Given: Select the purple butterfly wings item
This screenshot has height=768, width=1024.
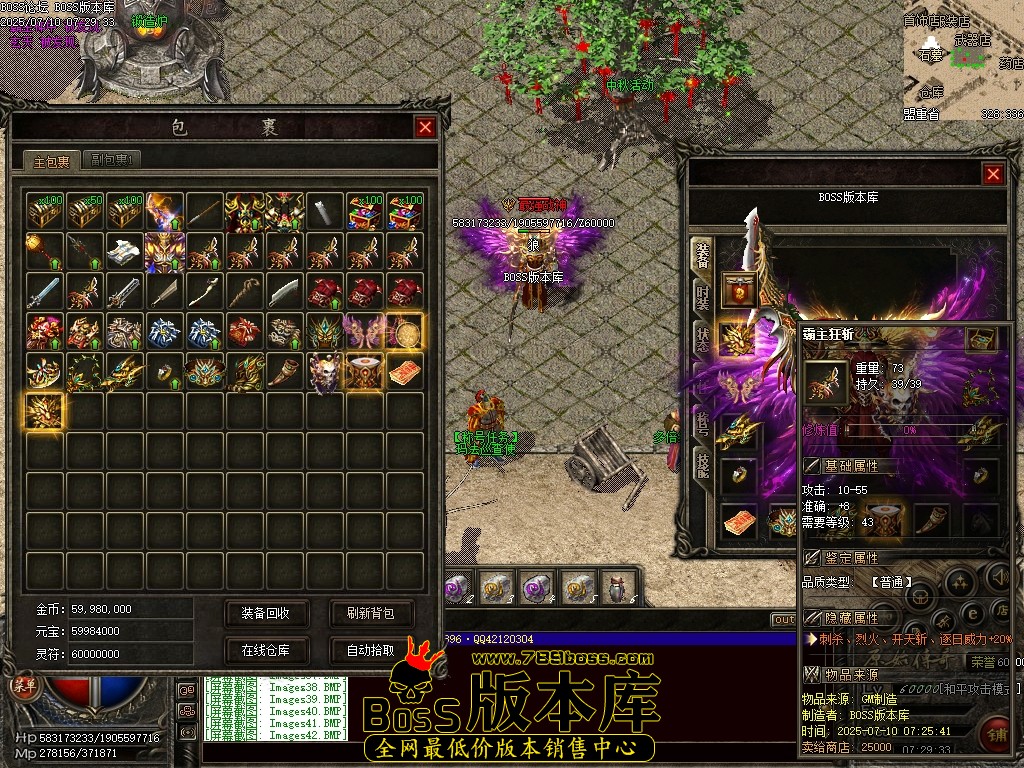Looking at the screenshot, I should 364,331.
